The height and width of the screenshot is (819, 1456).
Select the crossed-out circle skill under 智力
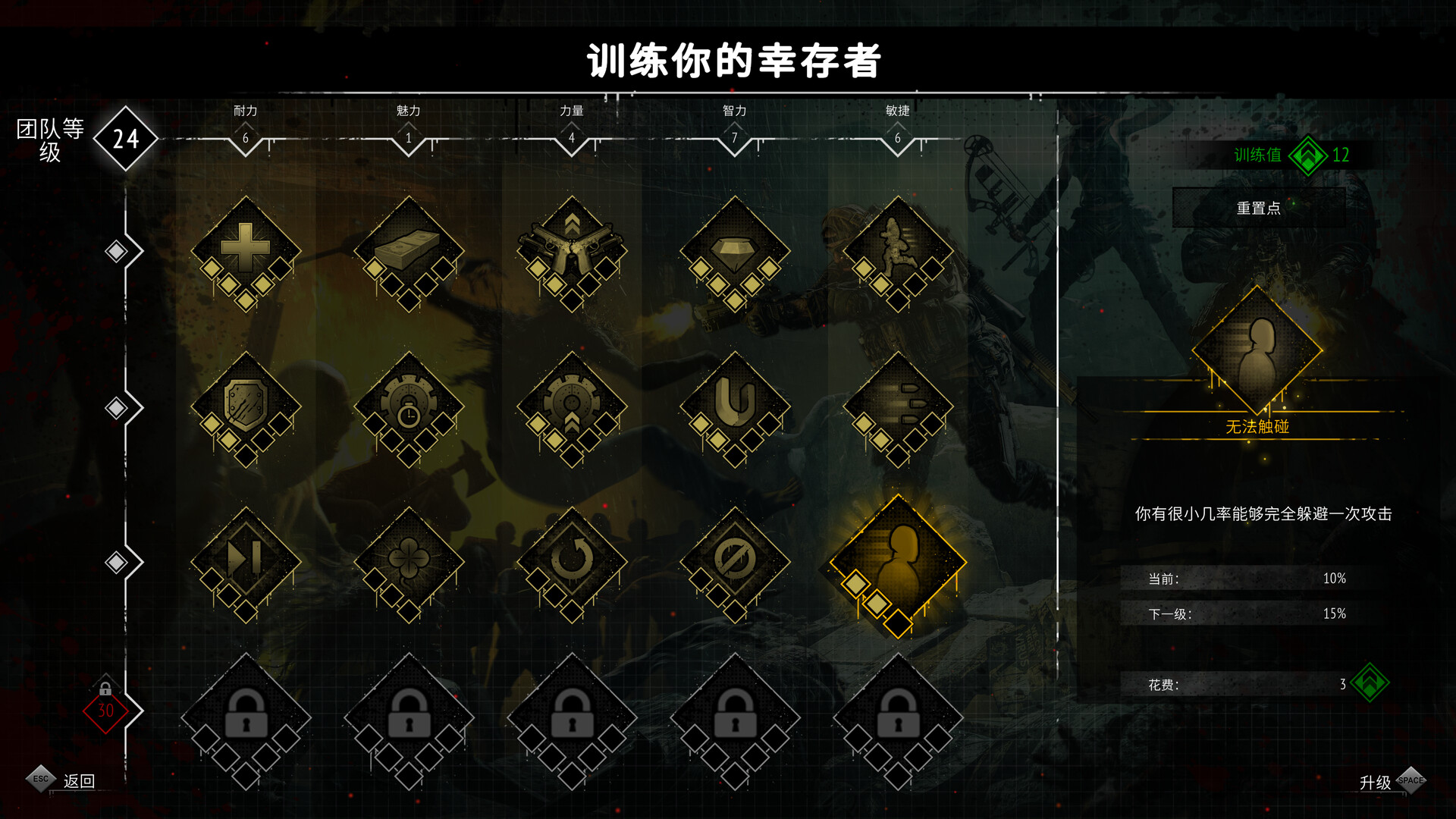(x=736, y=560)
